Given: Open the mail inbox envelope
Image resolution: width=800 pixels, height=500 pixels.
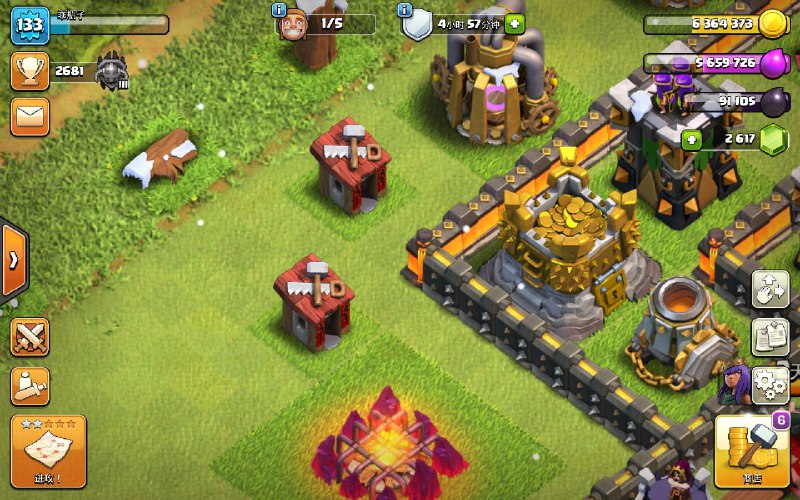Looking at the screenshot, I should click(x=30, y=117).
